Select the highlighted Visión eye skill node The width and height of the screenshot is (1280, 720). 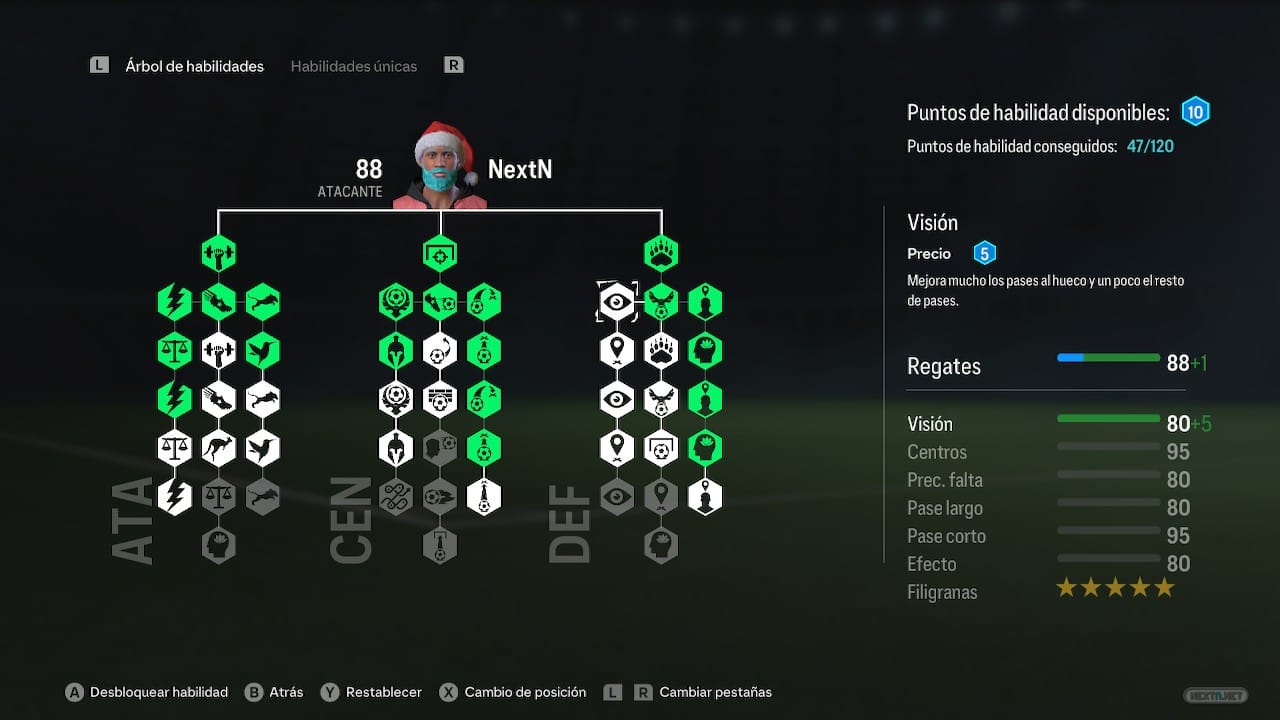click(x=617, y=302)
